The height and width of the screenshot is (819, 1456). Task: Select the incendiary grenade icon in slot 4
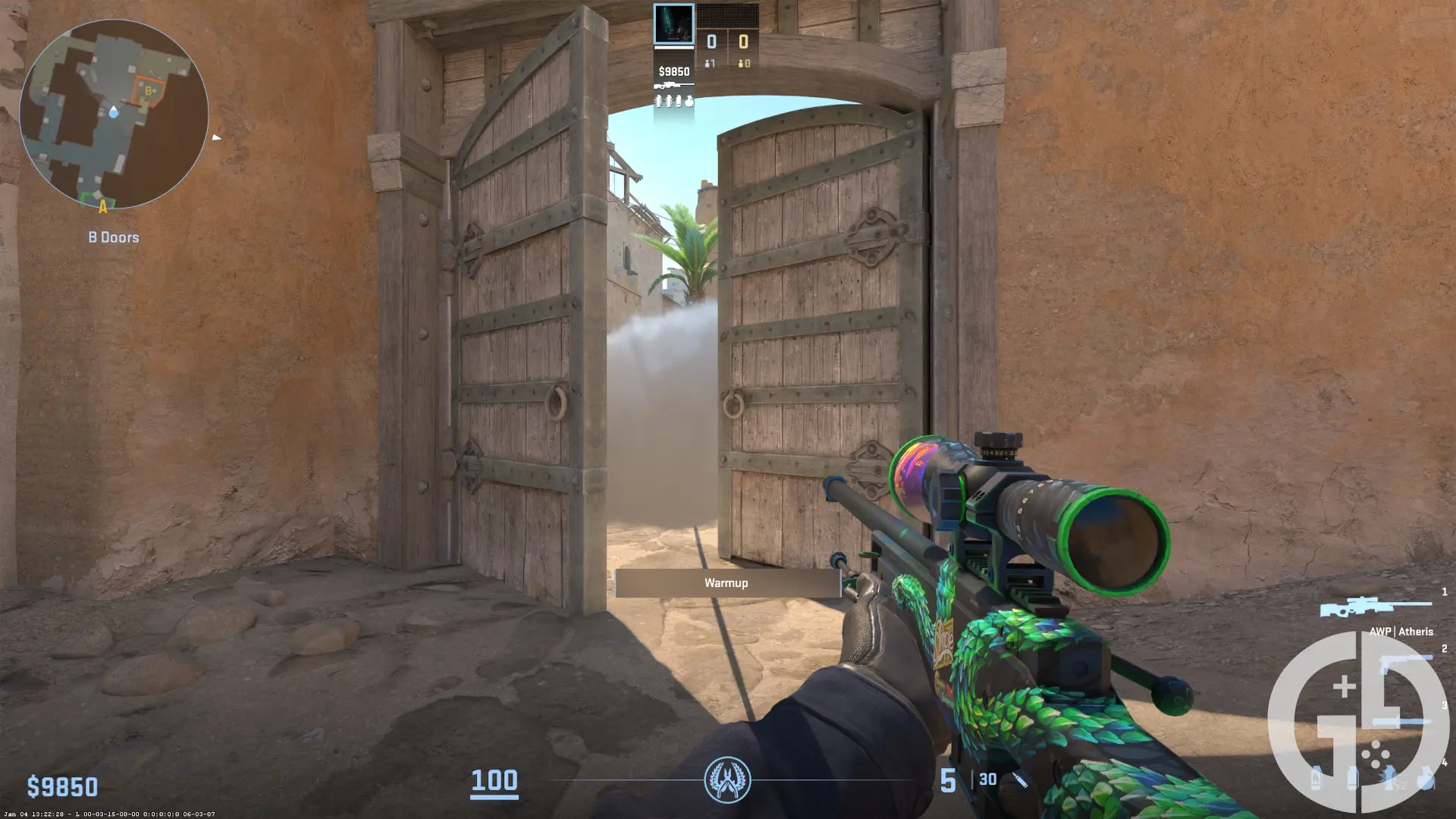coord(1316,779)
